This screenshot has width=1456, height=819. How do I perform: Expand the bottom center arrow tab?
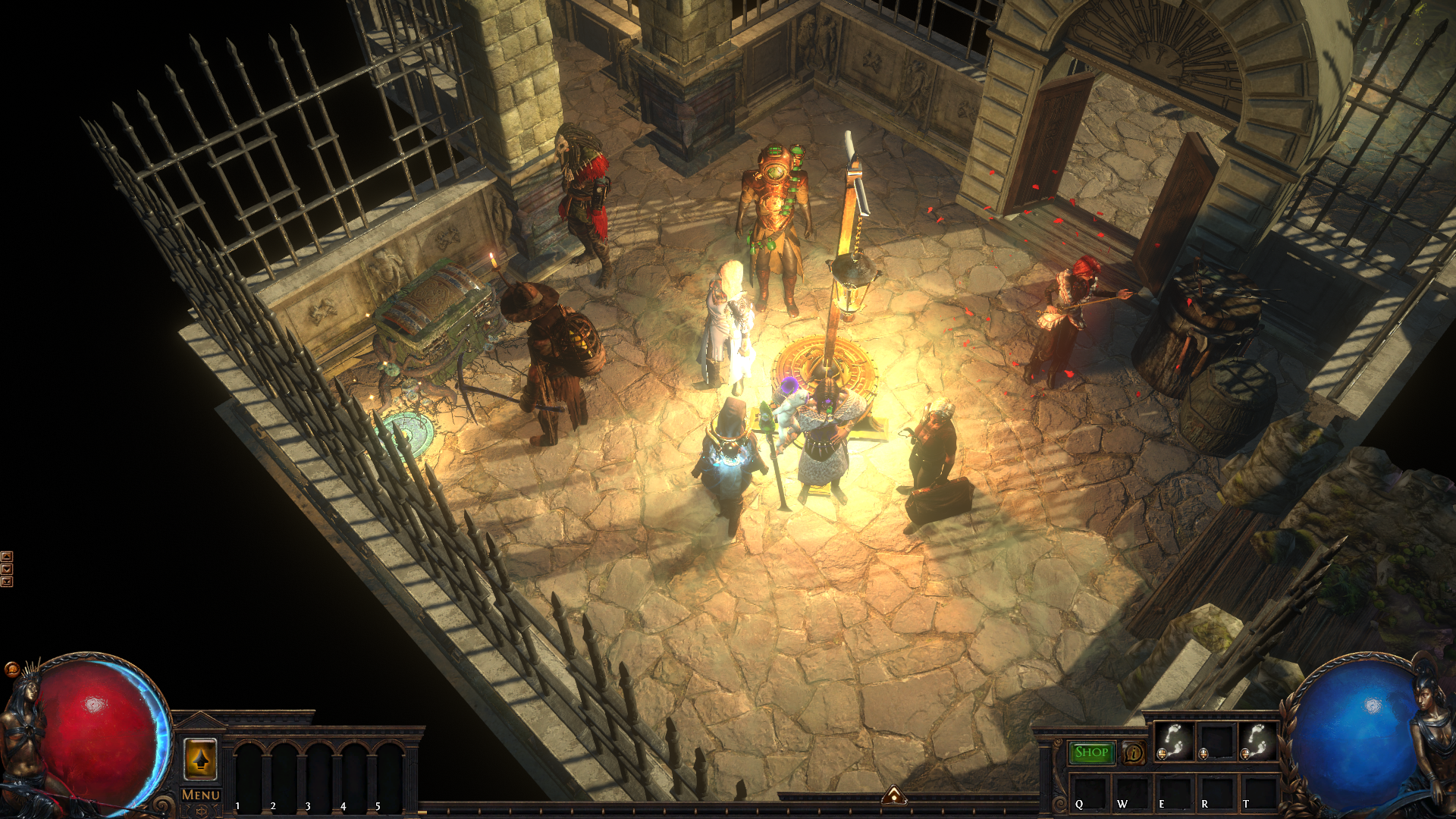[x=894, y=795]
